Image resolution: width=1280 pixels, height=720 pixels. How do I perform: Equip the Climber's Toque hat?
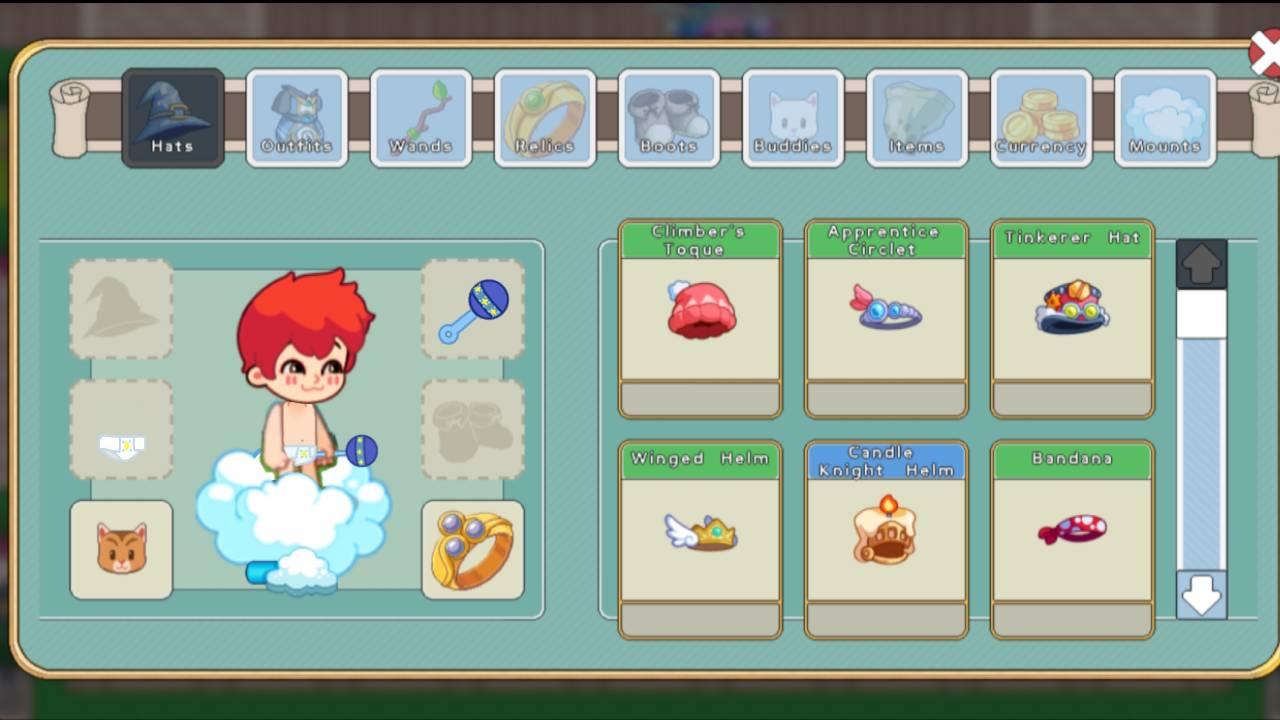tap(700, 315)
